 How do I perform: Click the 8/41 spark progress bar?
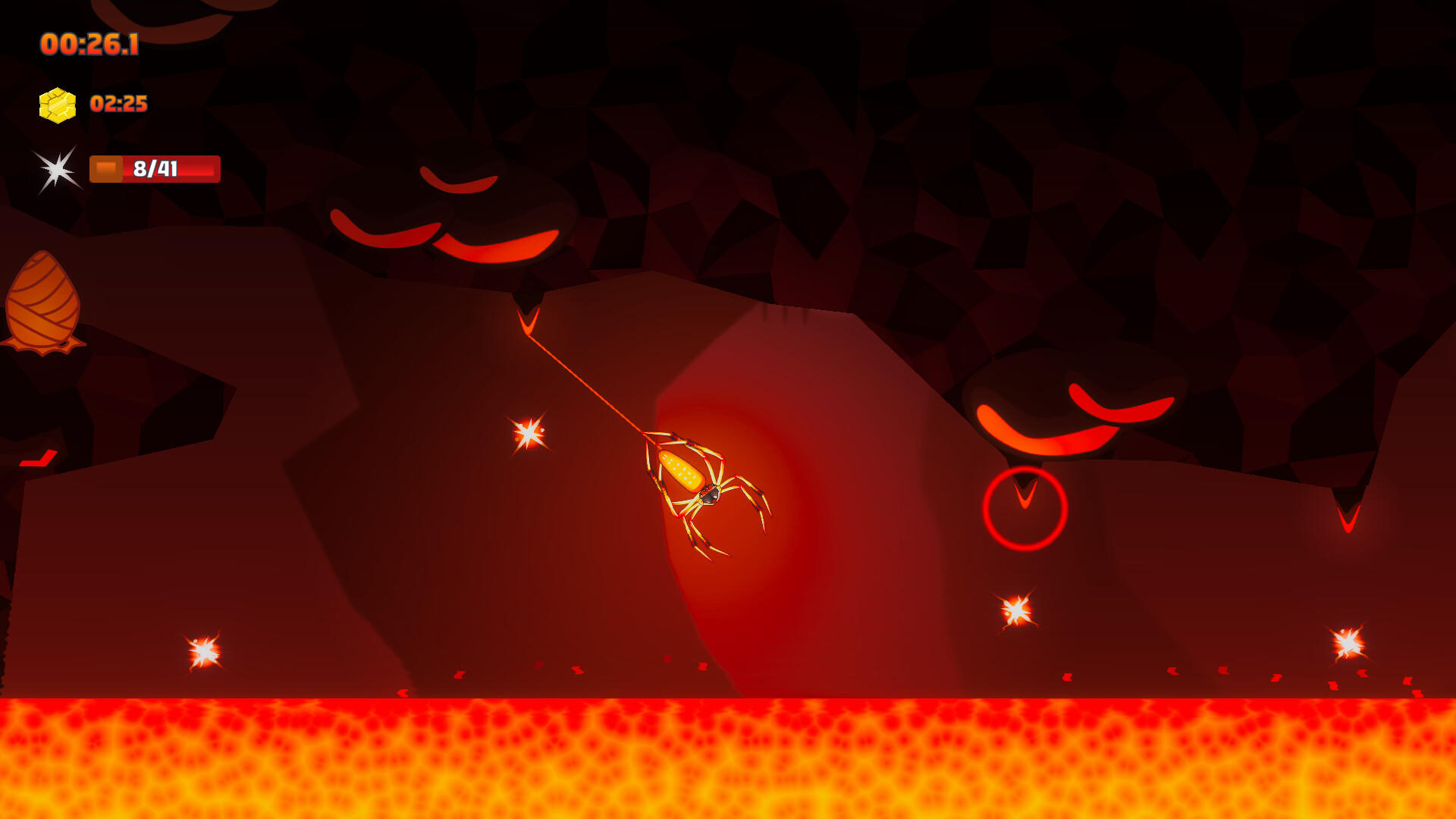coord(155,169)
